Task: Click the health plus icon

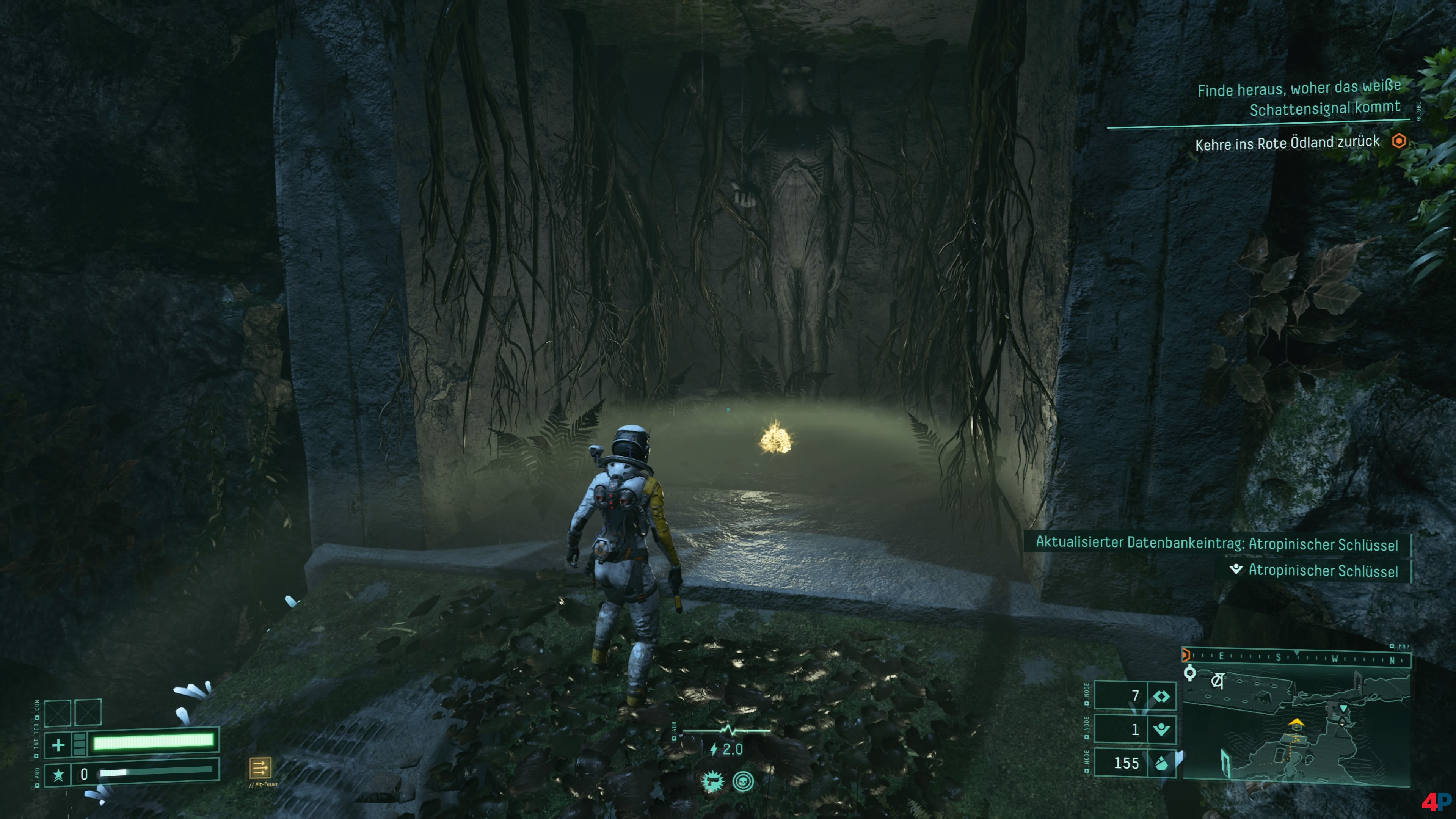Action: tap(58, 744)
